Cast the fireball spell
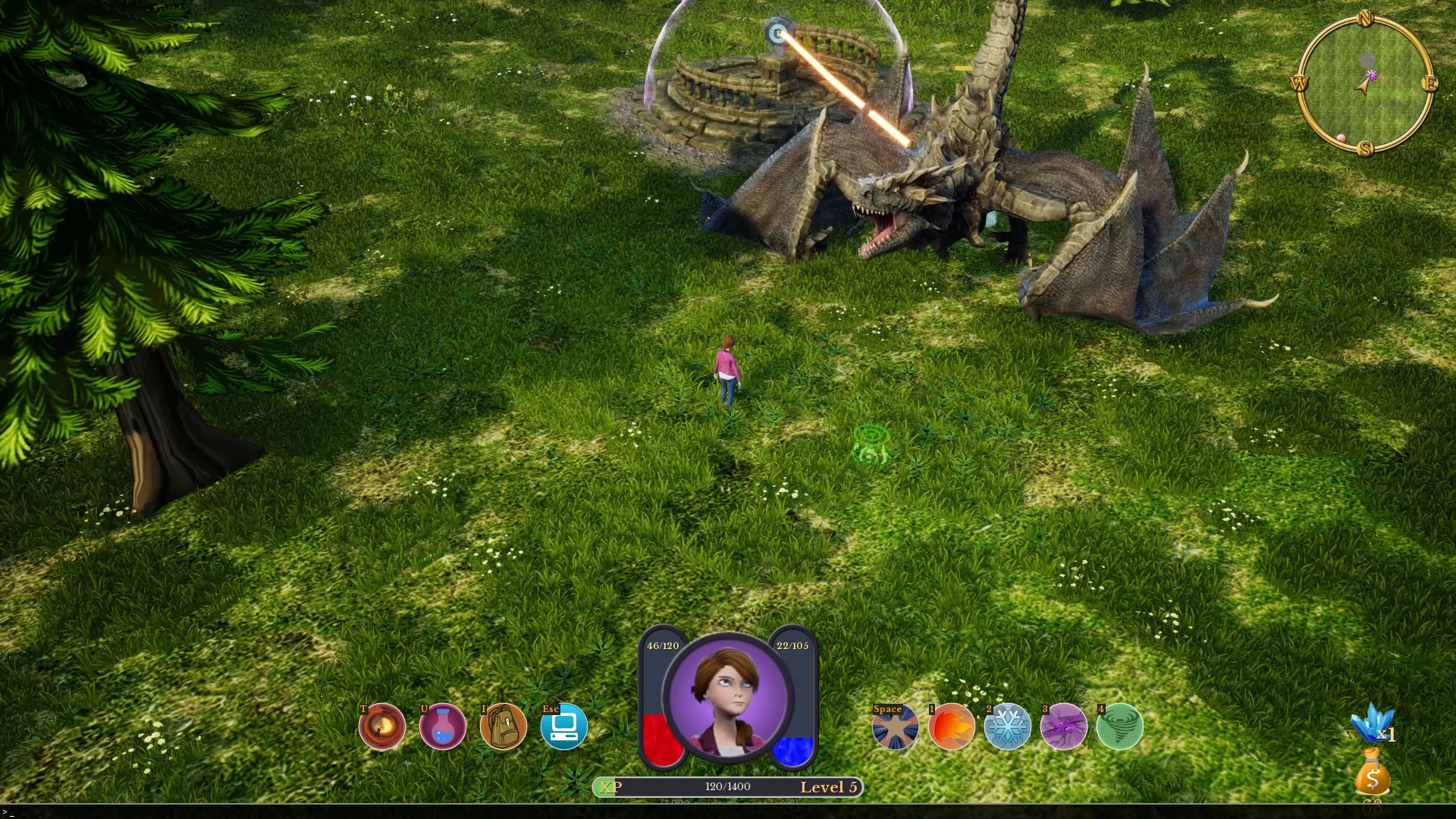 tap(951, 726)
